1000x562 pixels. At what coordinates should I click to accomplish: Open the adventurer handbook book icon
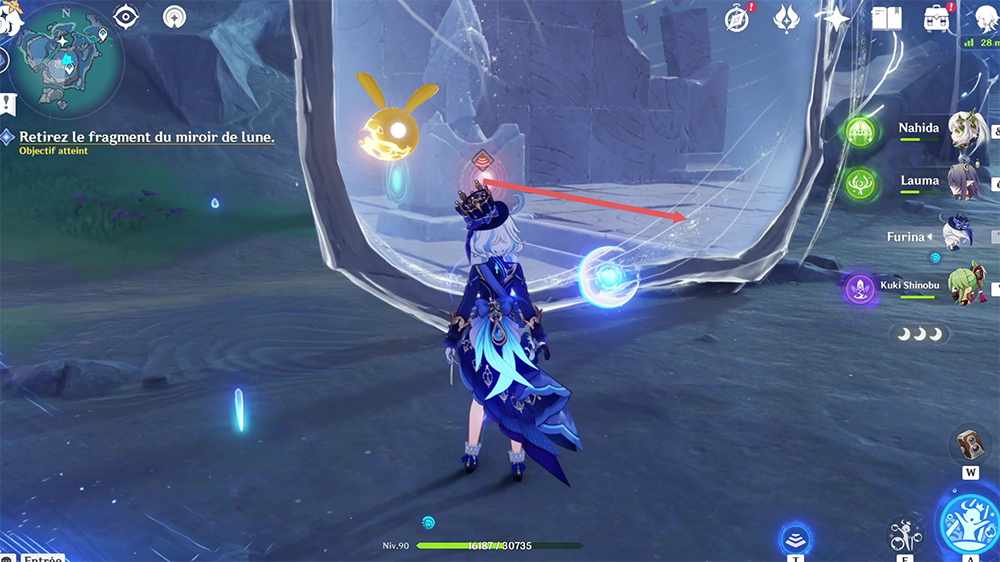[886, 17]
